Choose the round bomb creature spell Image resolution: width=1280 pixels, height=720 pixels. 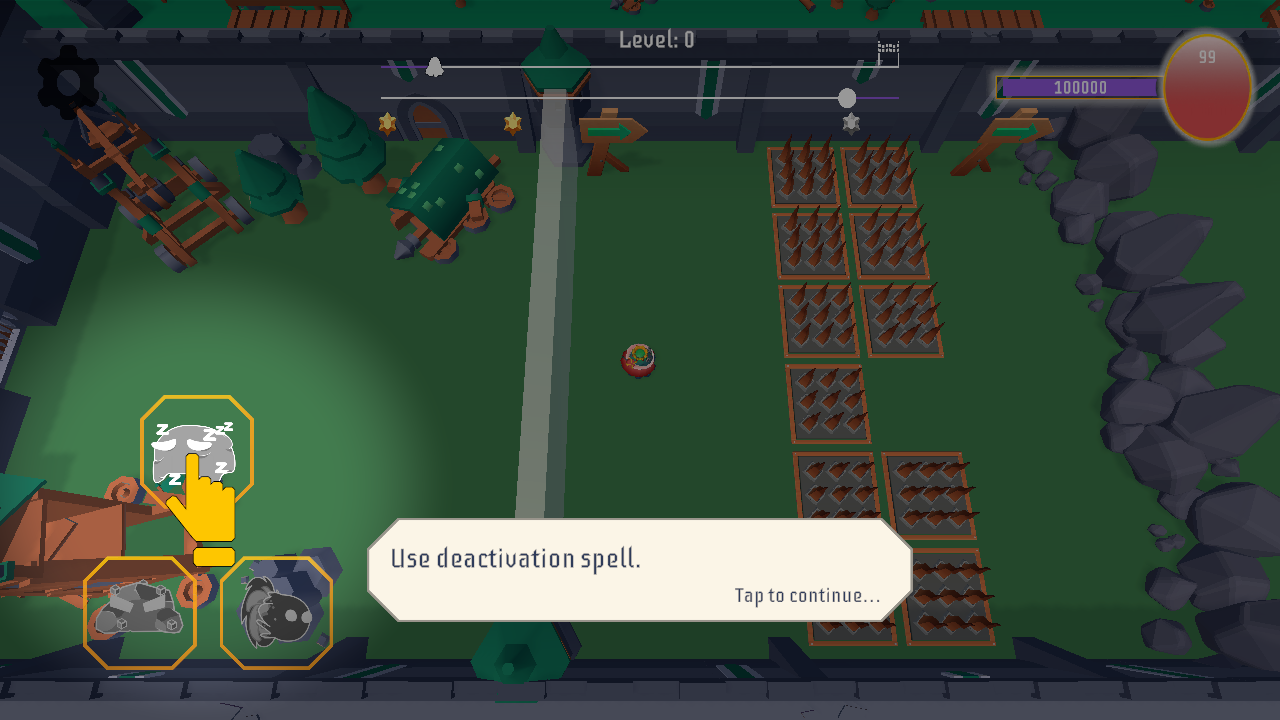click(276, 612)
